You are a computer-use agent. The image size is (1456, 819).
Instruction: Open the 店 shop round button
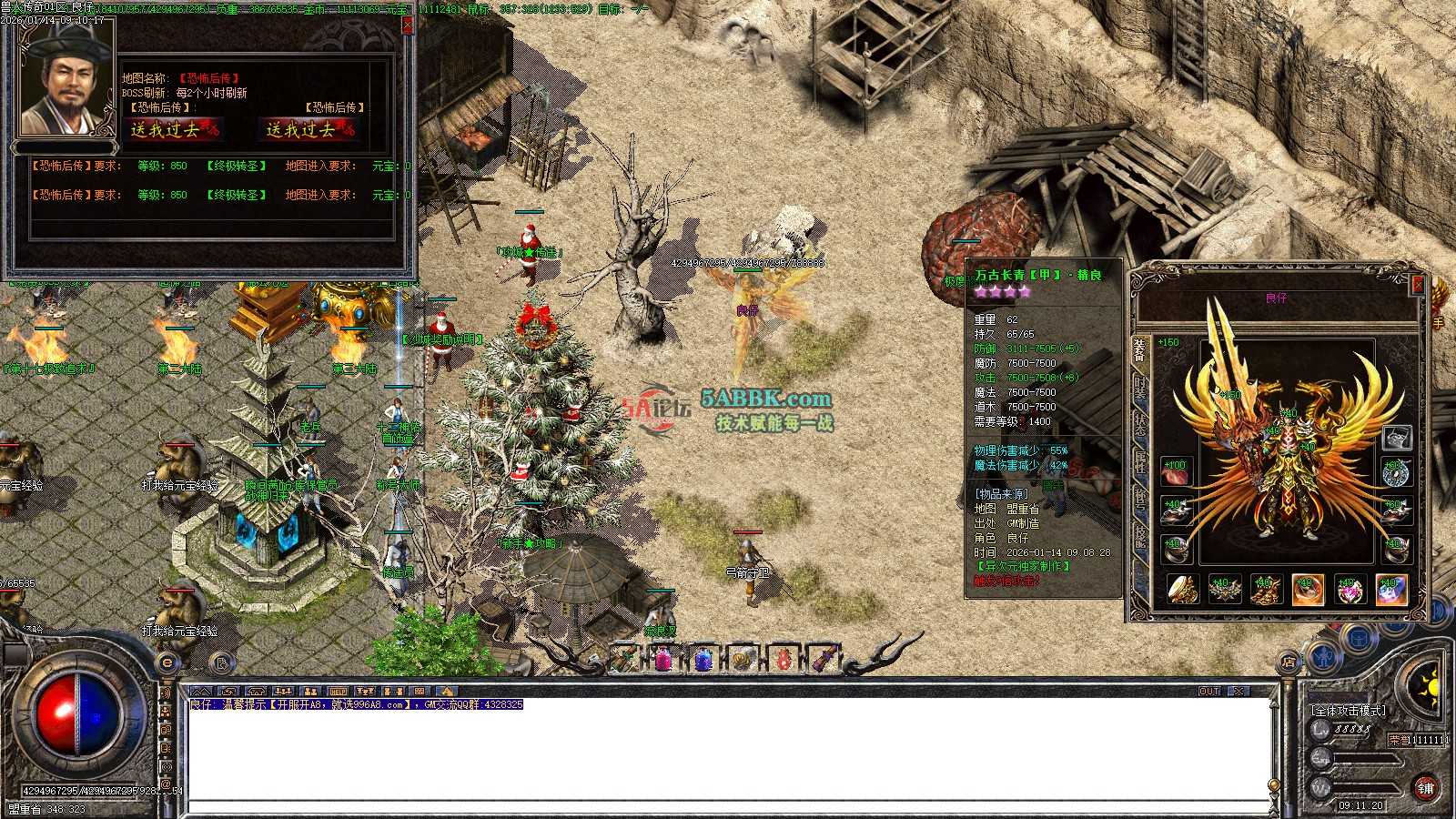point(1289,662)
